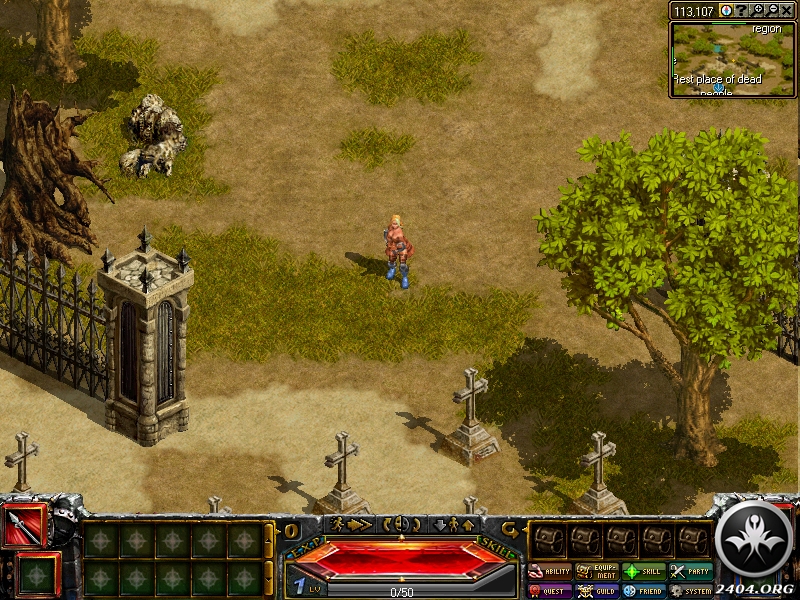Open the Quest log
The height and width of the screenshot is (600, 800).
click(550, 591)
